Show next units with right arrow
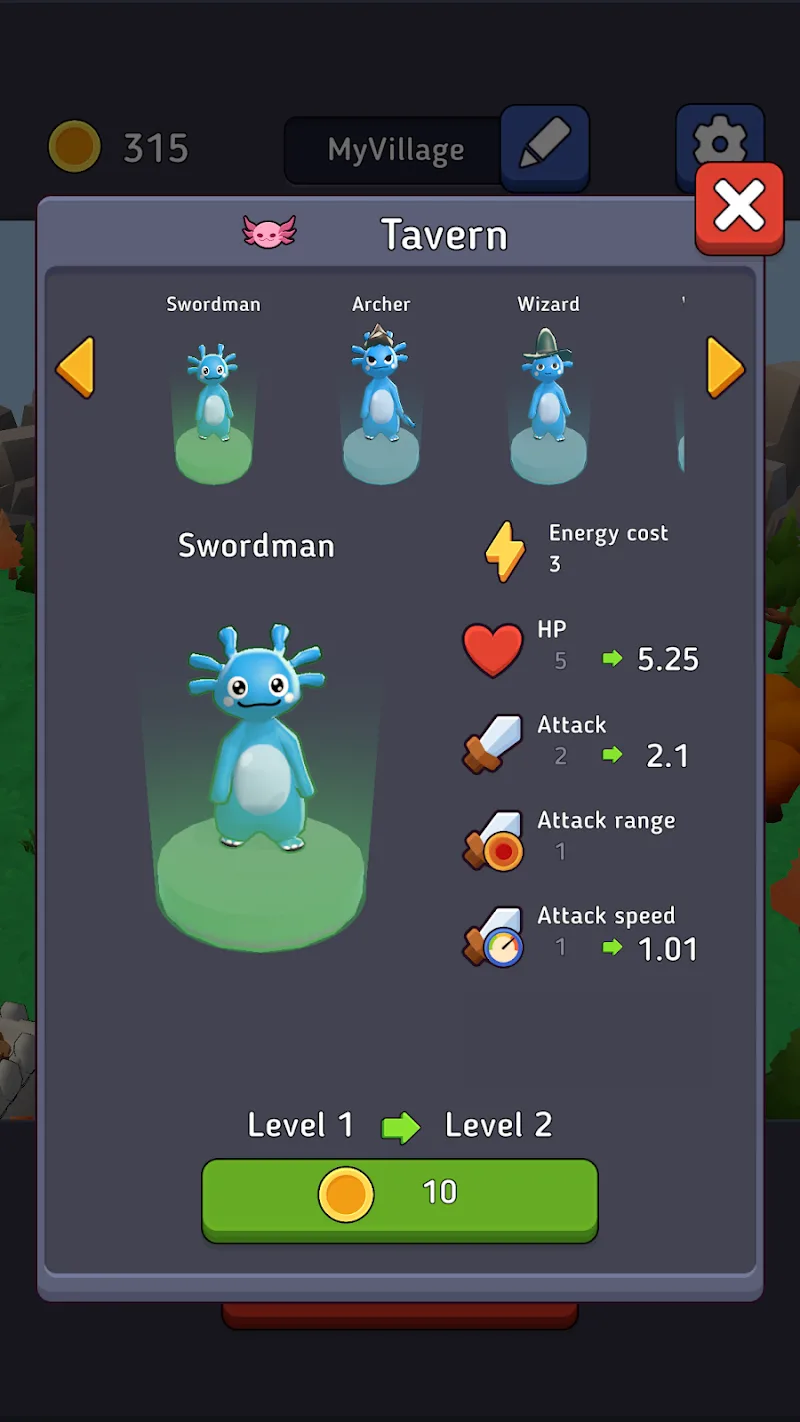The image size is (800, 1422). click(725, 368)
